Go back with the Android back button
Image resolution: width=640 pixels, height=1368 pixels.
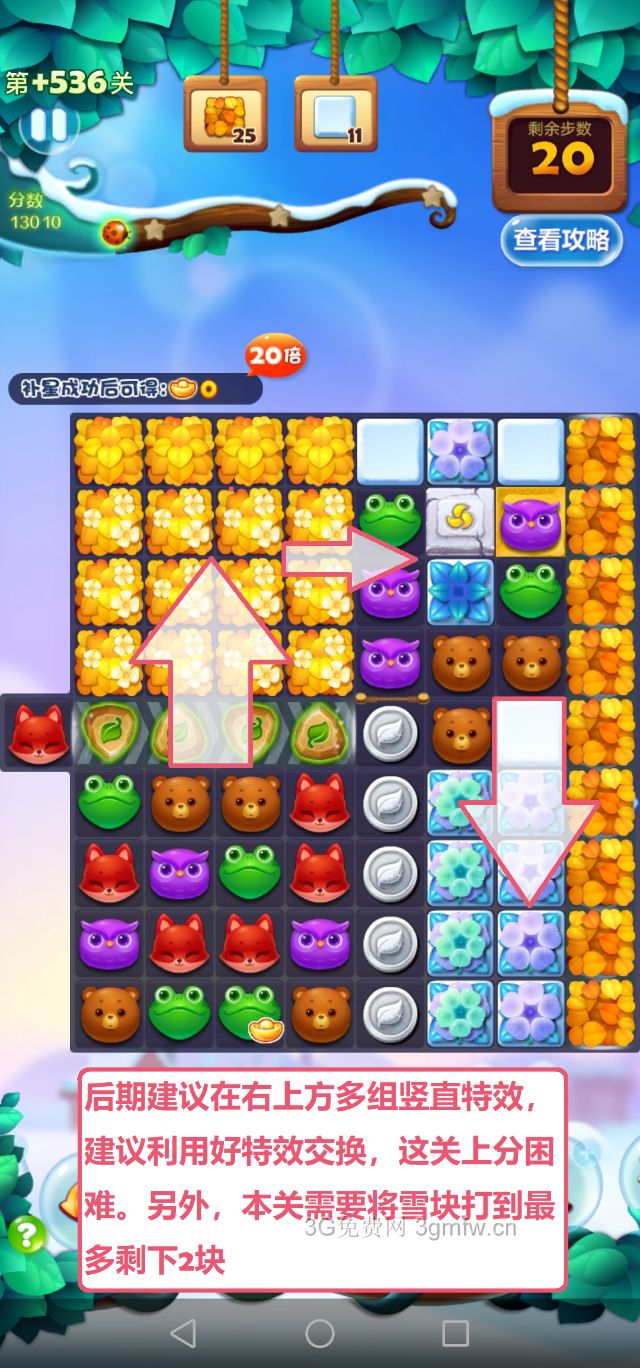[x=183, y=1333]
